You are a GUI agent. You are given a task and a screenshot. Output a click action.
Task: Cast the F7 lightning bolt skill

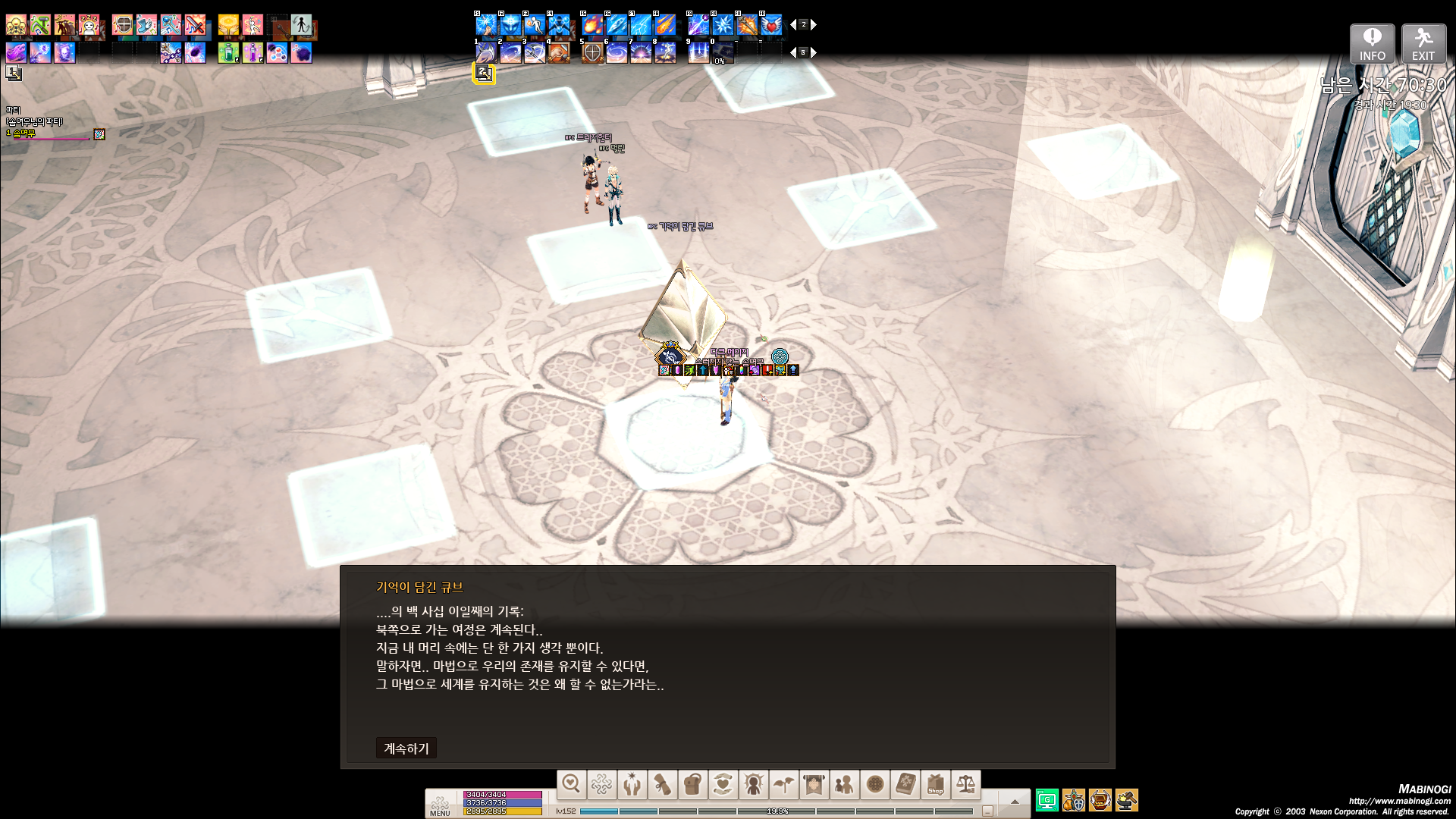pyautogui.click(x=641, y=25)
